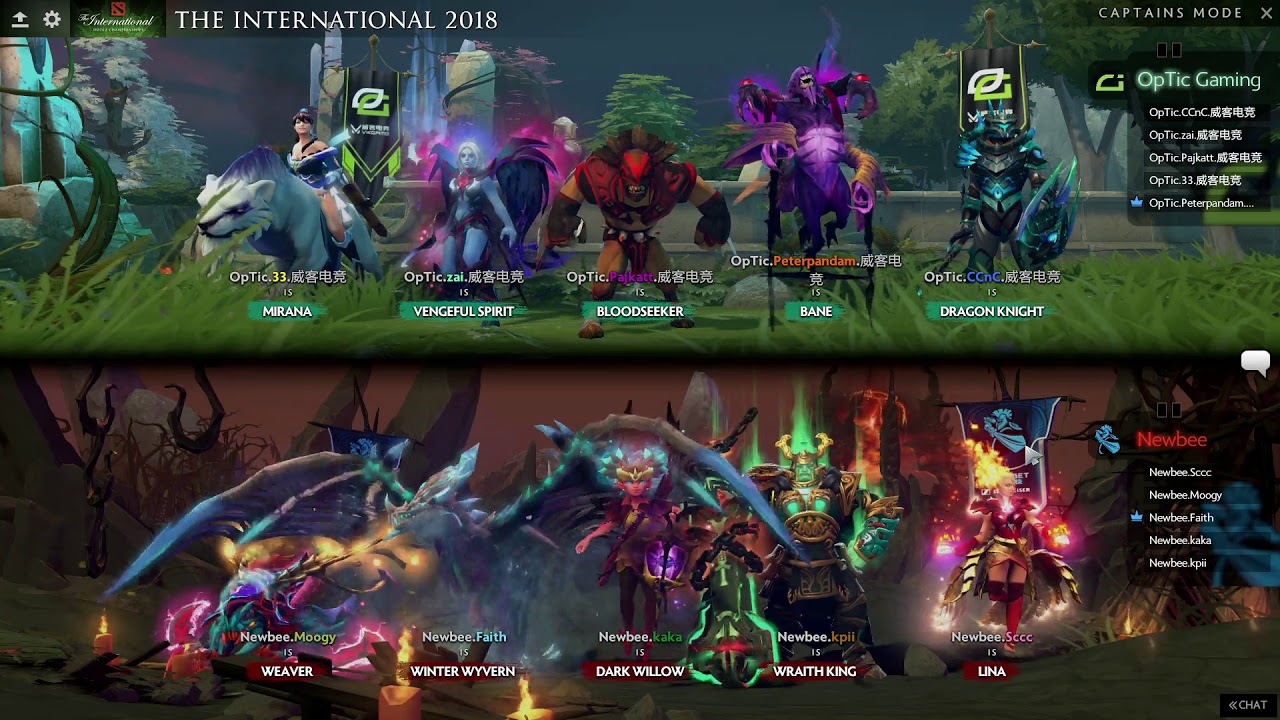Click the upward arrow dashboard icon
This screenshot has width=1280, height=720.
[19, 19]
